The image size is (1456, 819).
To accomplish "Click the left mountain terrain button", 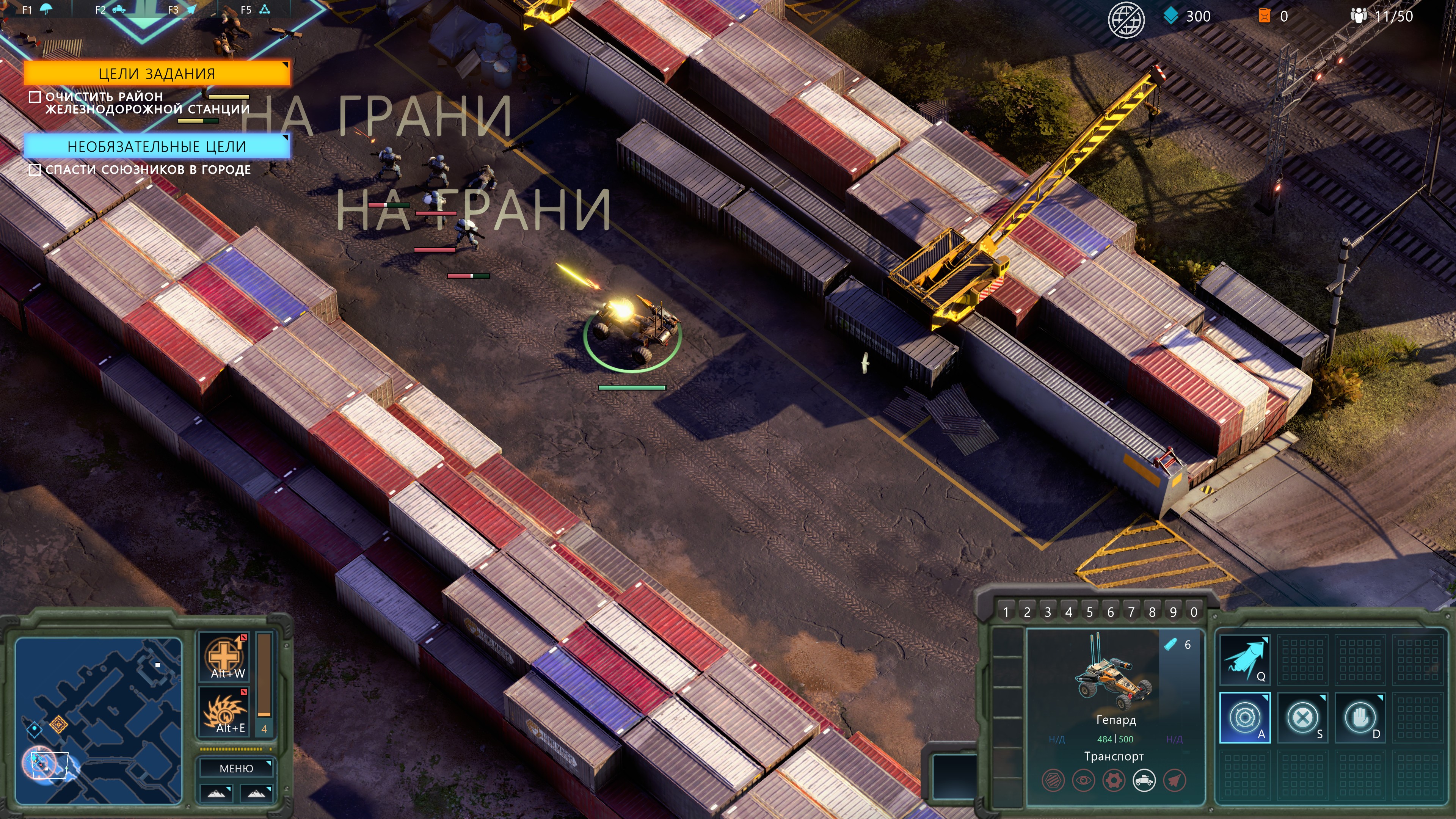I will [216, 793].
